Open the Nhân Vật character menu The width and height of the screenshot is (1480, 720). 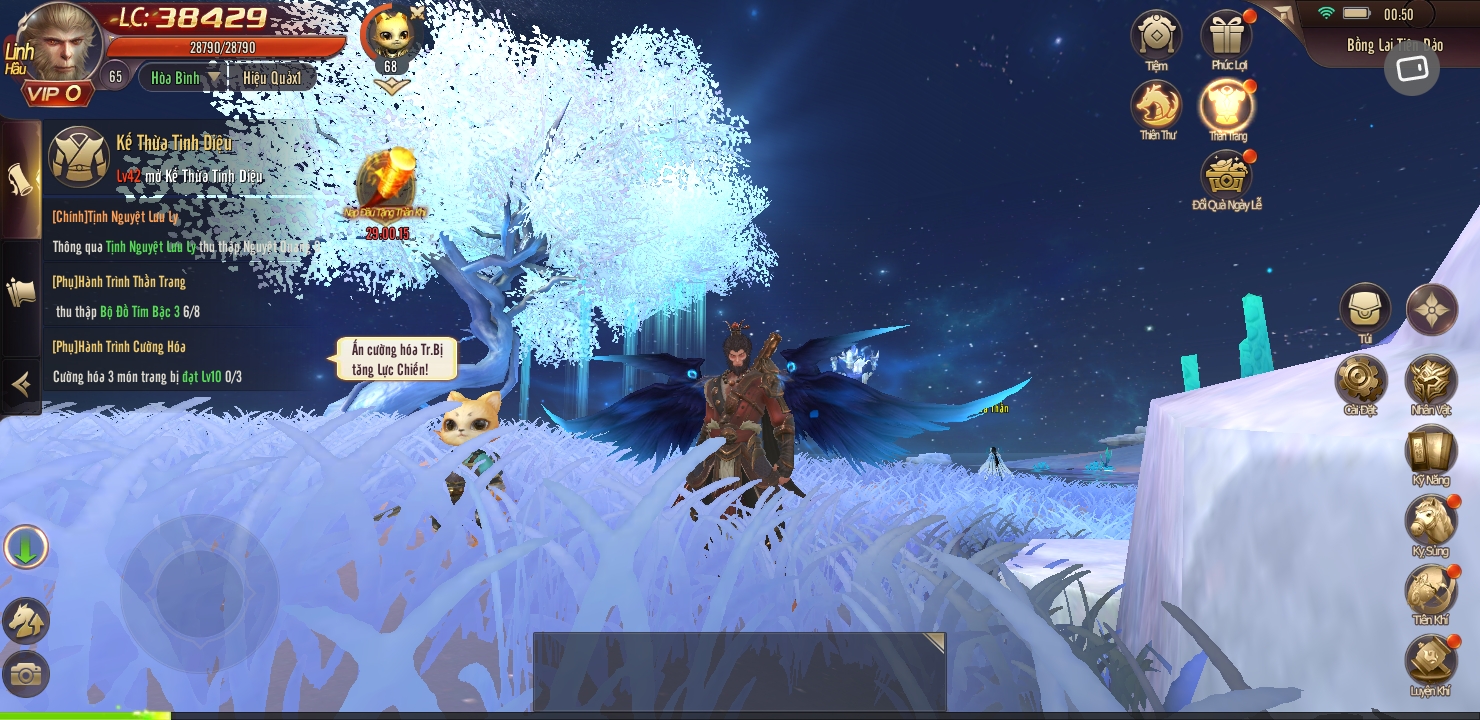coord(1431,380)
